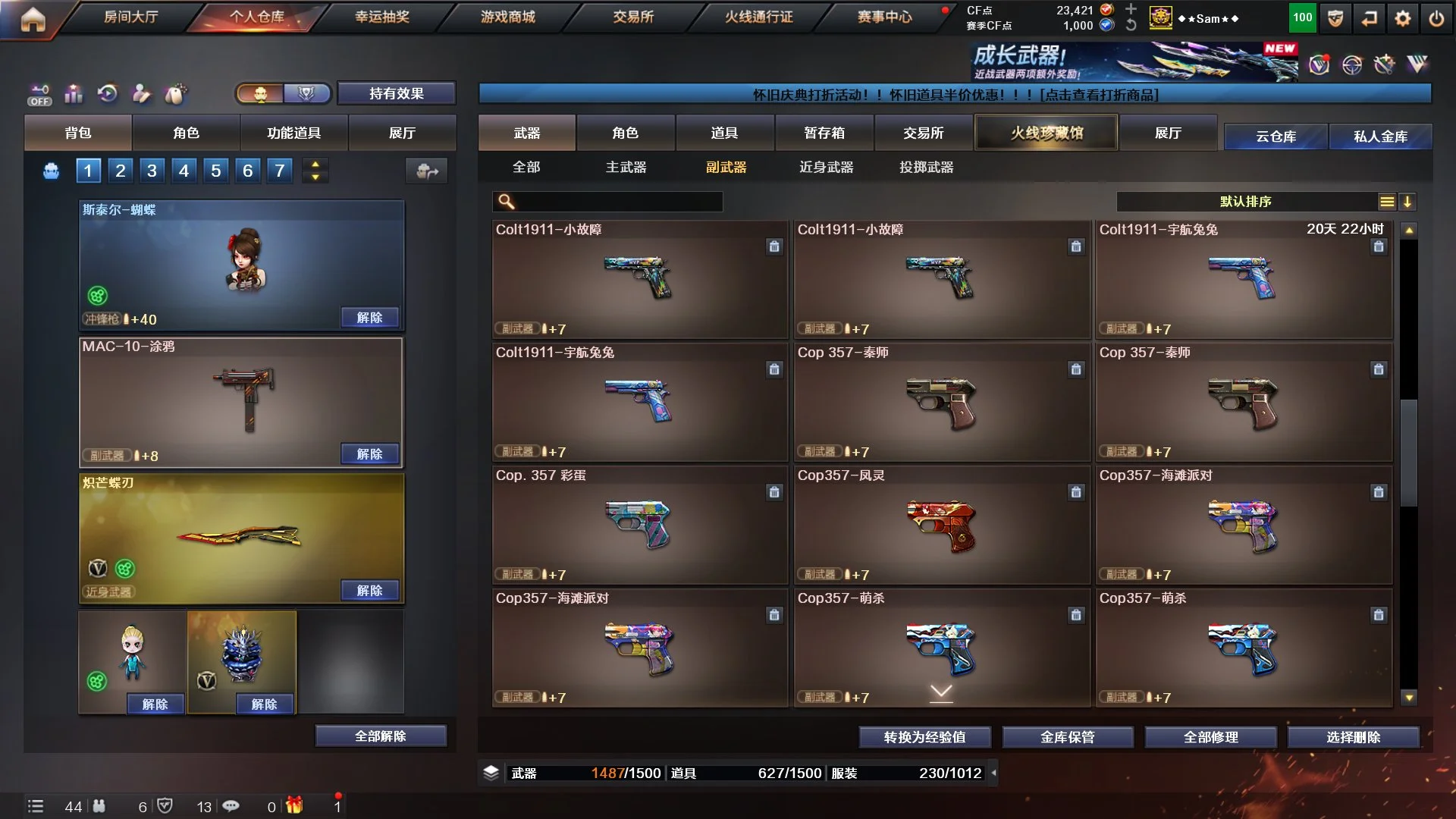Choose the Cop. 357 彩蛋 pistol

pos(639,525)
